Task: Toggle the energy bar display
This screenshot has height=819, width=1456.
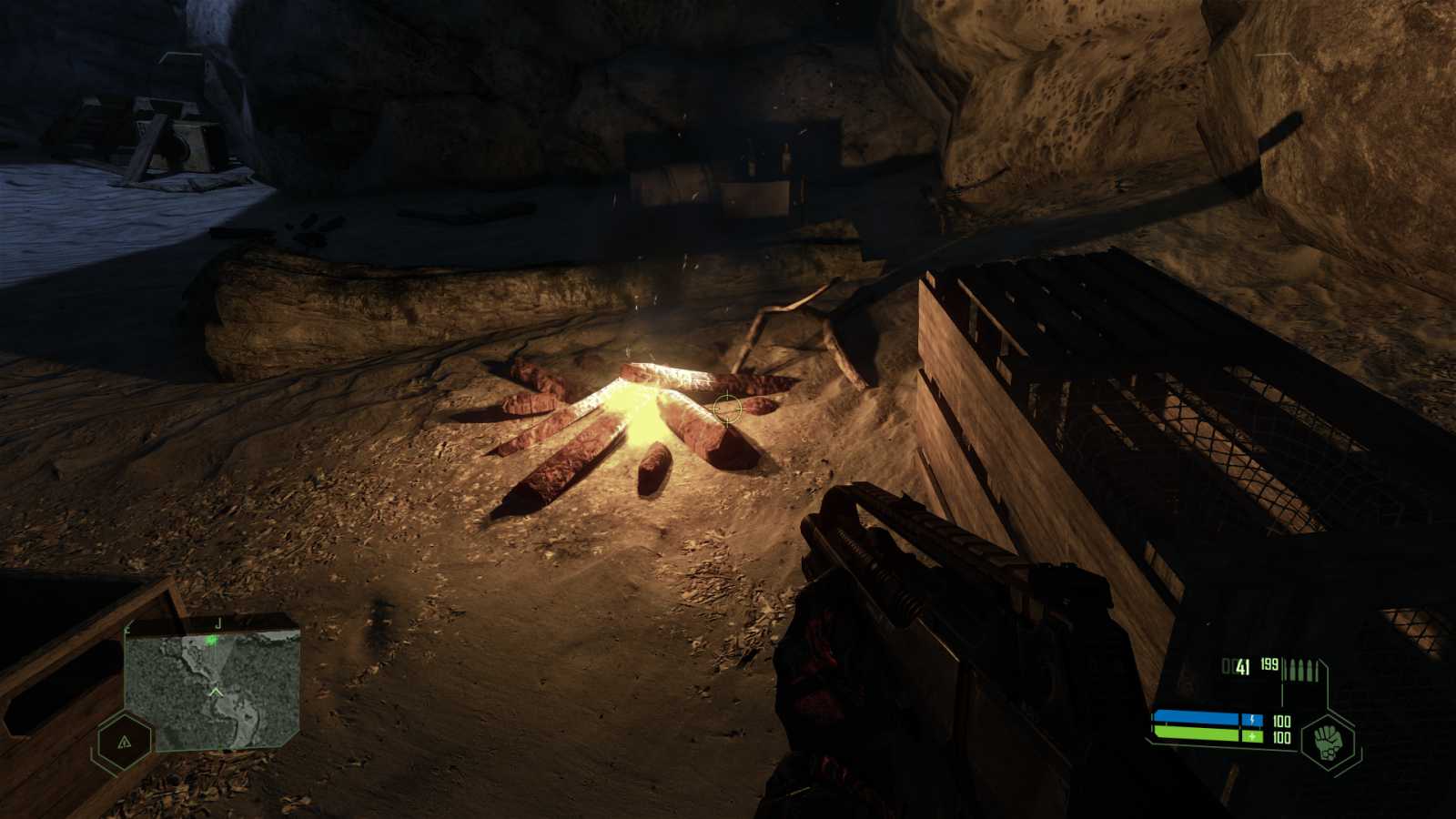Action: [1197, 718]
